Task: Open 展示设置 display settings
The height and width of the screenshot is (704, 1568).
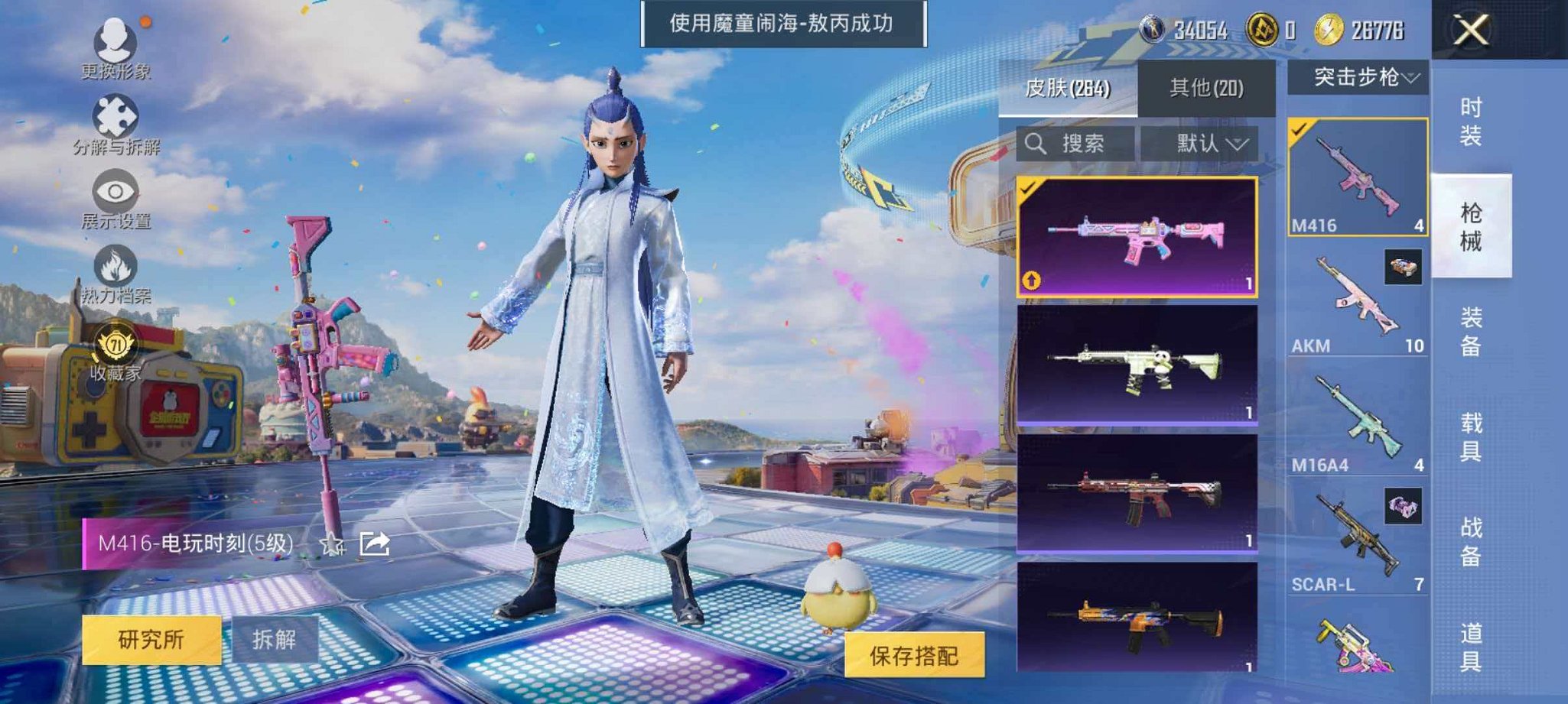Action: coord(113,191)
